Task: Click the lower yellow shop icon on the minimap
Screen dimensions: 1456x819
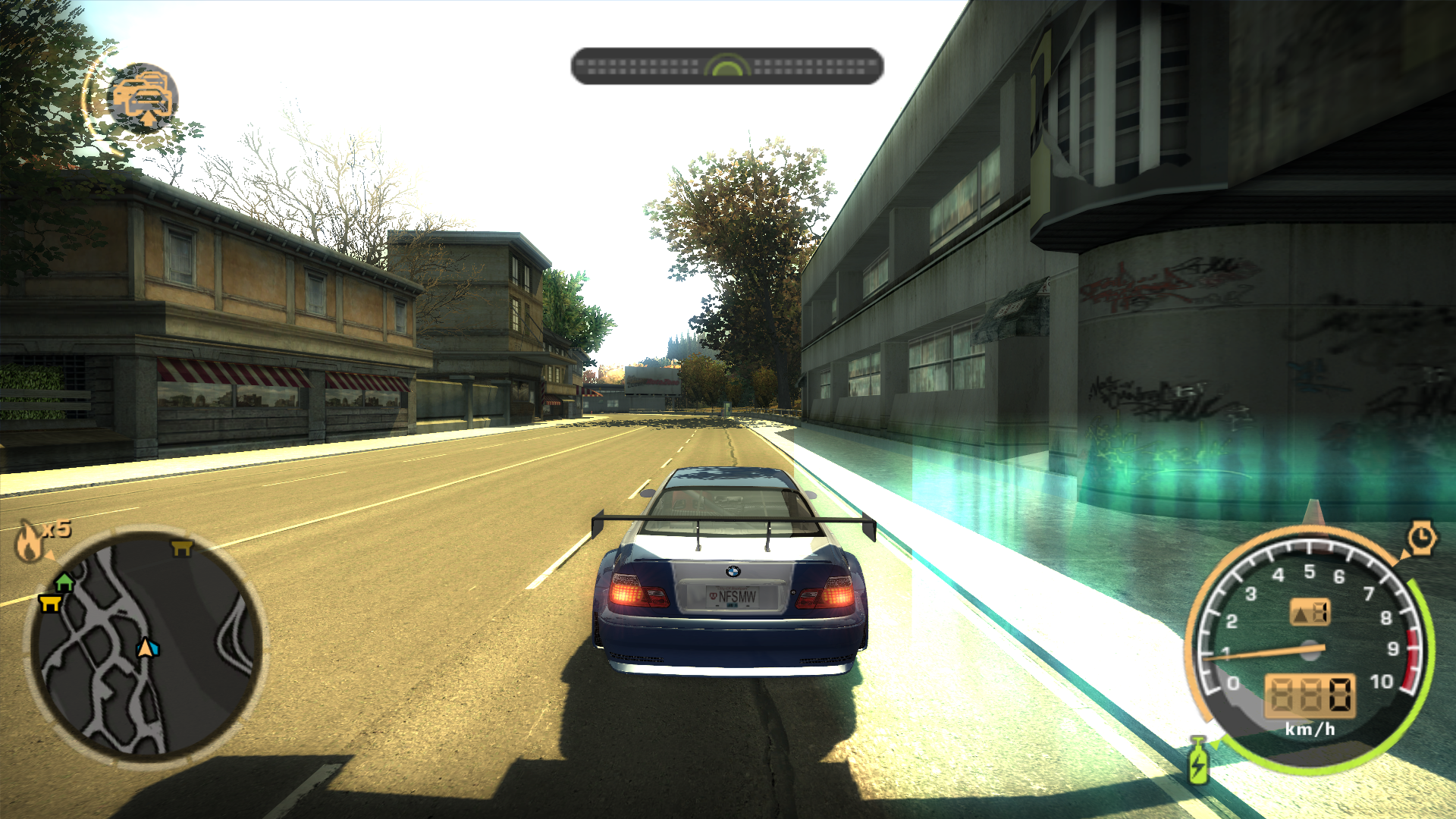Action: [49, 603]
